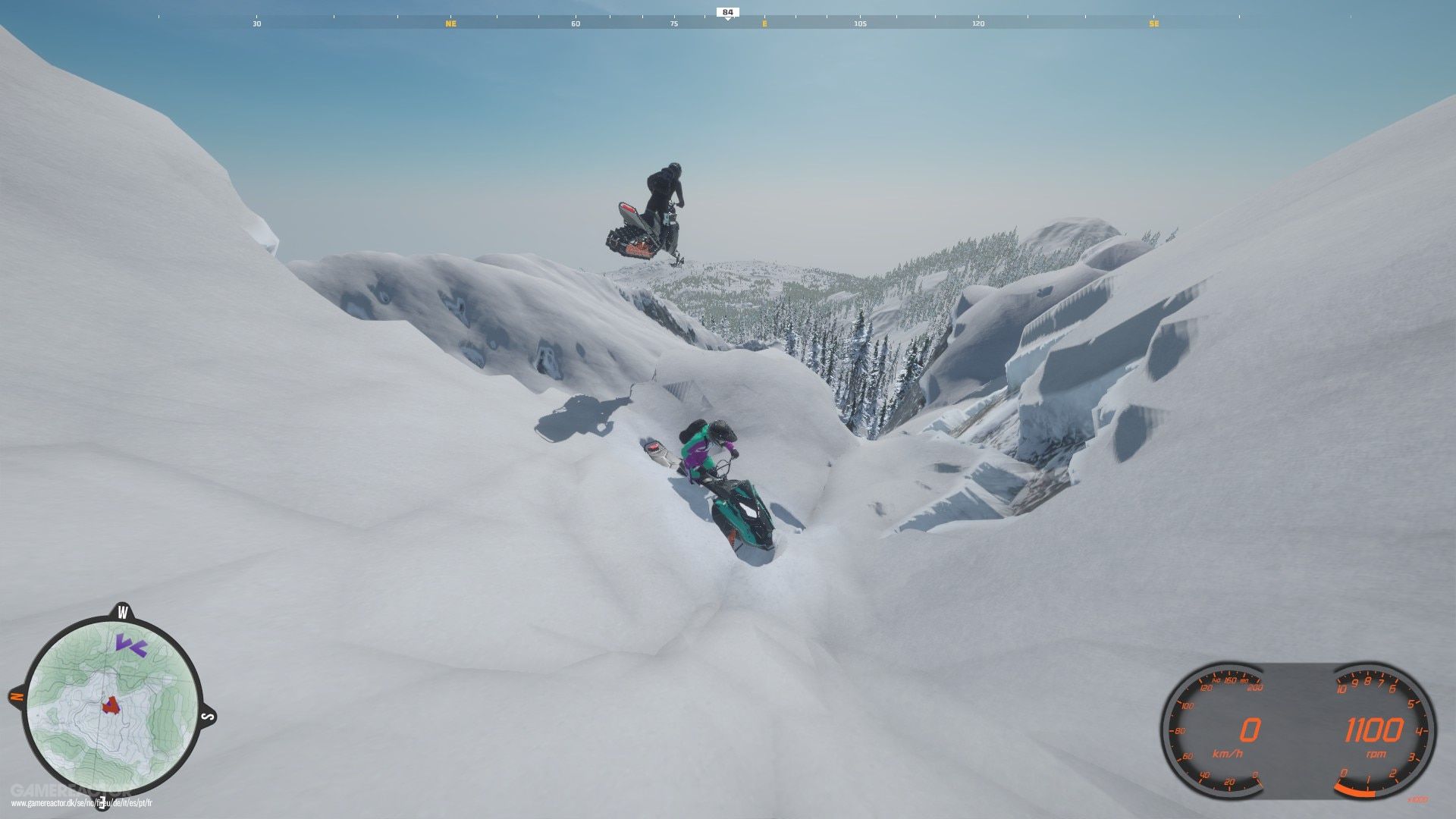Screen dimensions: 1456x819
Task: Click the 60 heading number on compass
Action: [576, 24]
